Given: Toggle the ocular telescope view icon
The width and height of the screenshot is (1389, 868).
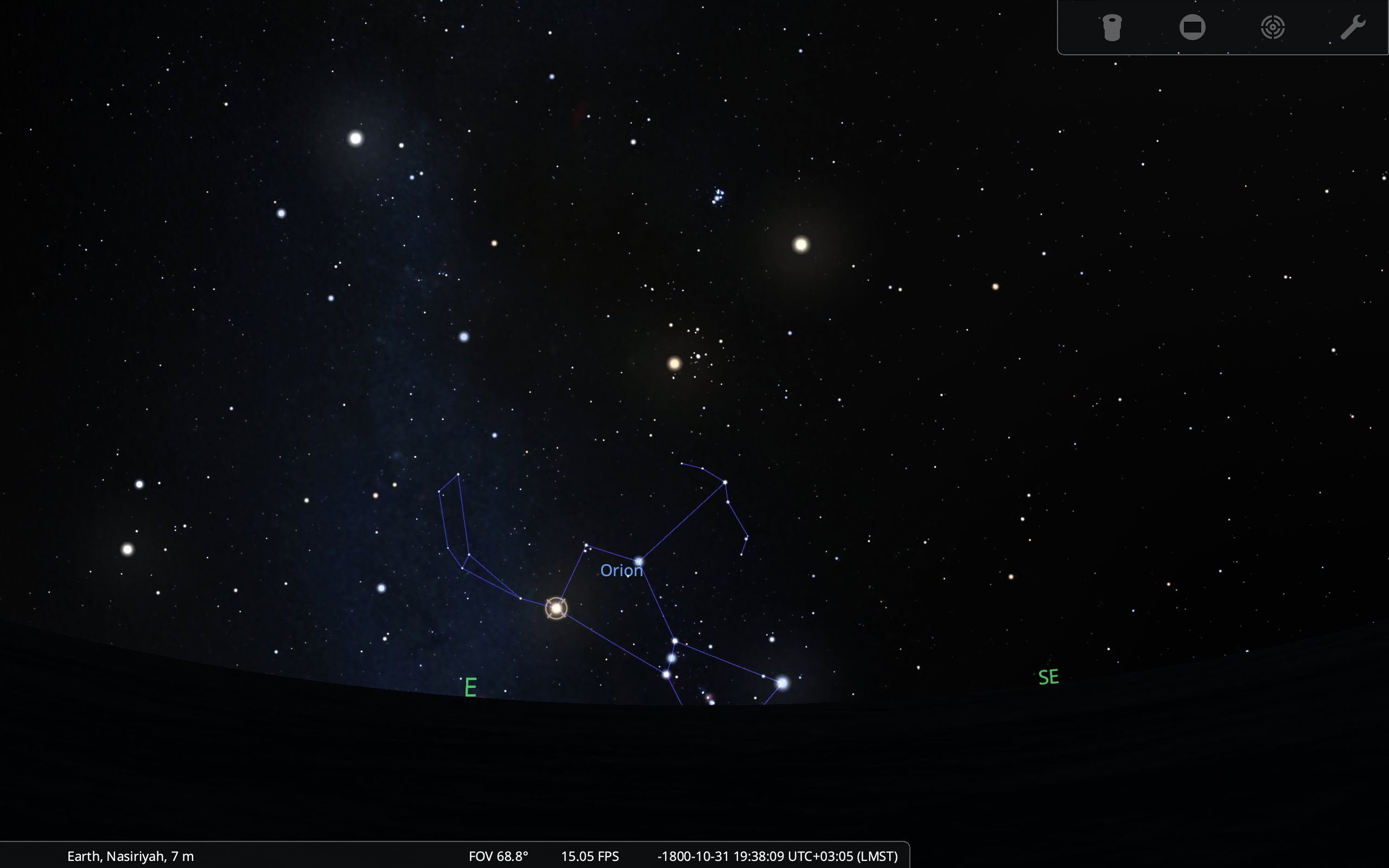Looking at the screenshot, I should 1112,28.
